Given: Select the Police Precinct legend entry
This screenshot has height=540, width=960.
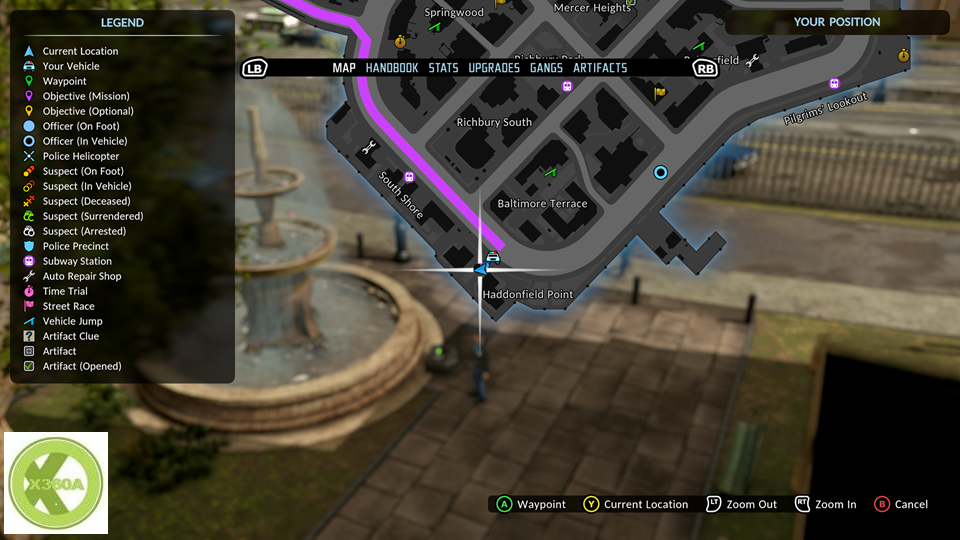Looking at the screenshot, I should tap(76, 246).
